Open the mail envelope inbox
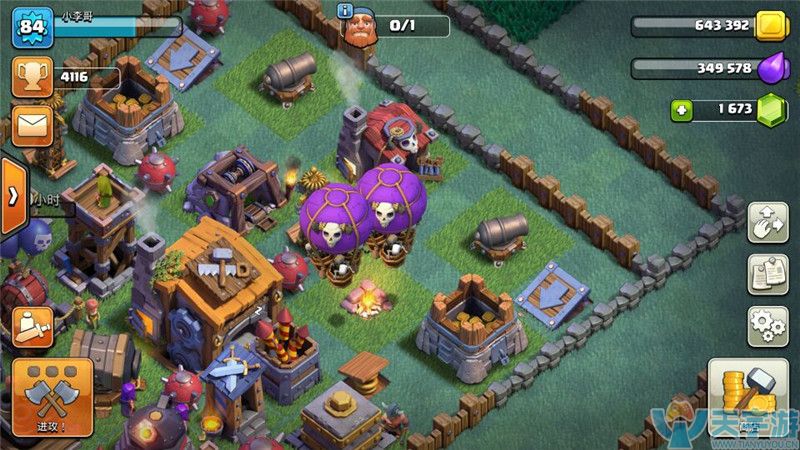The height and width of the screenshot is (450, 800). [31, 126]
